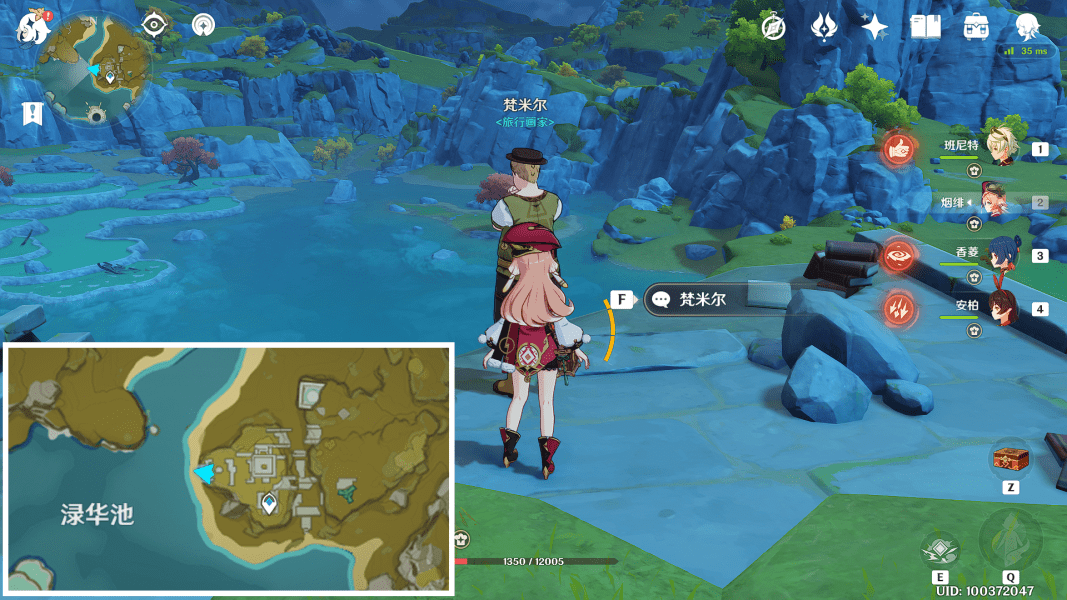This screenshot has height=600, width=1067.
Task: Trigger 香菱's red elemental burst icon
Action: click(x=900, y=255)
